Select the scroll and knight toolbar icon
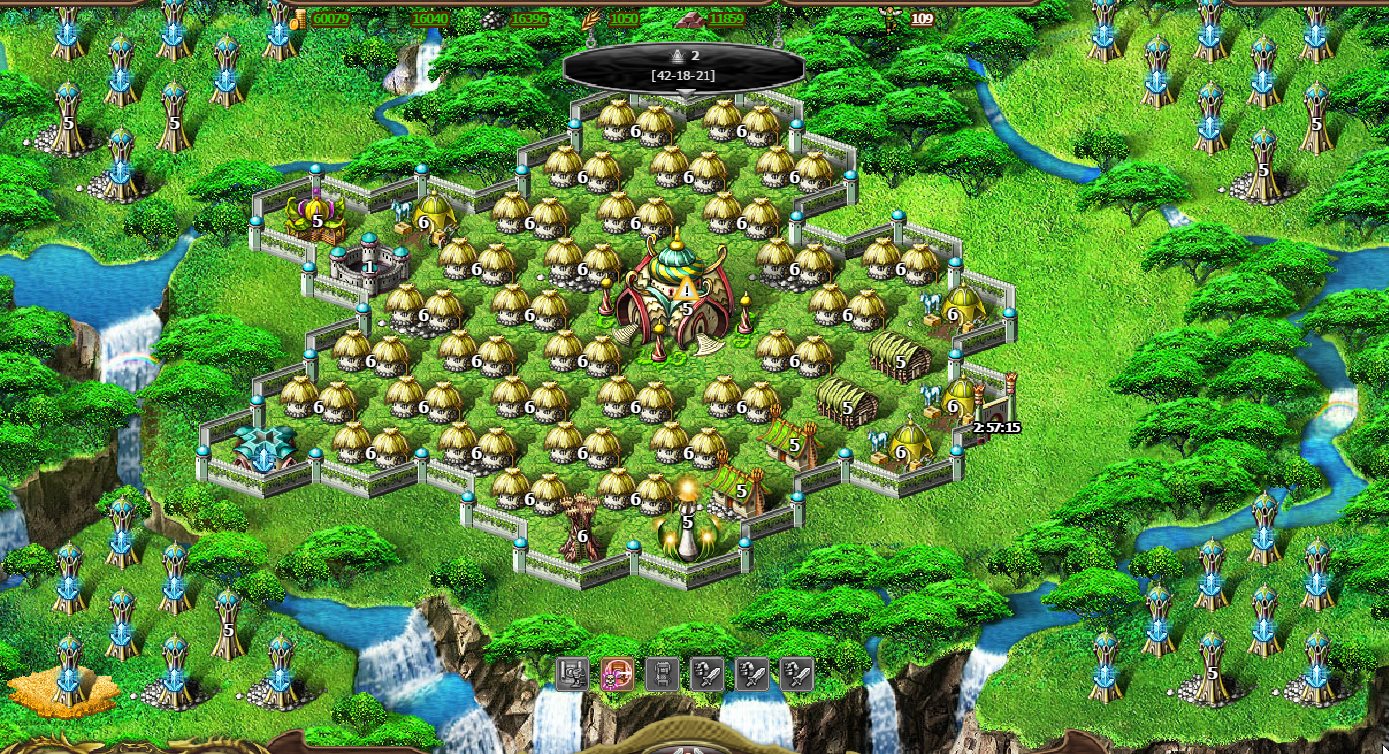The image size is (1389, 754). click(x=572, y=674)
